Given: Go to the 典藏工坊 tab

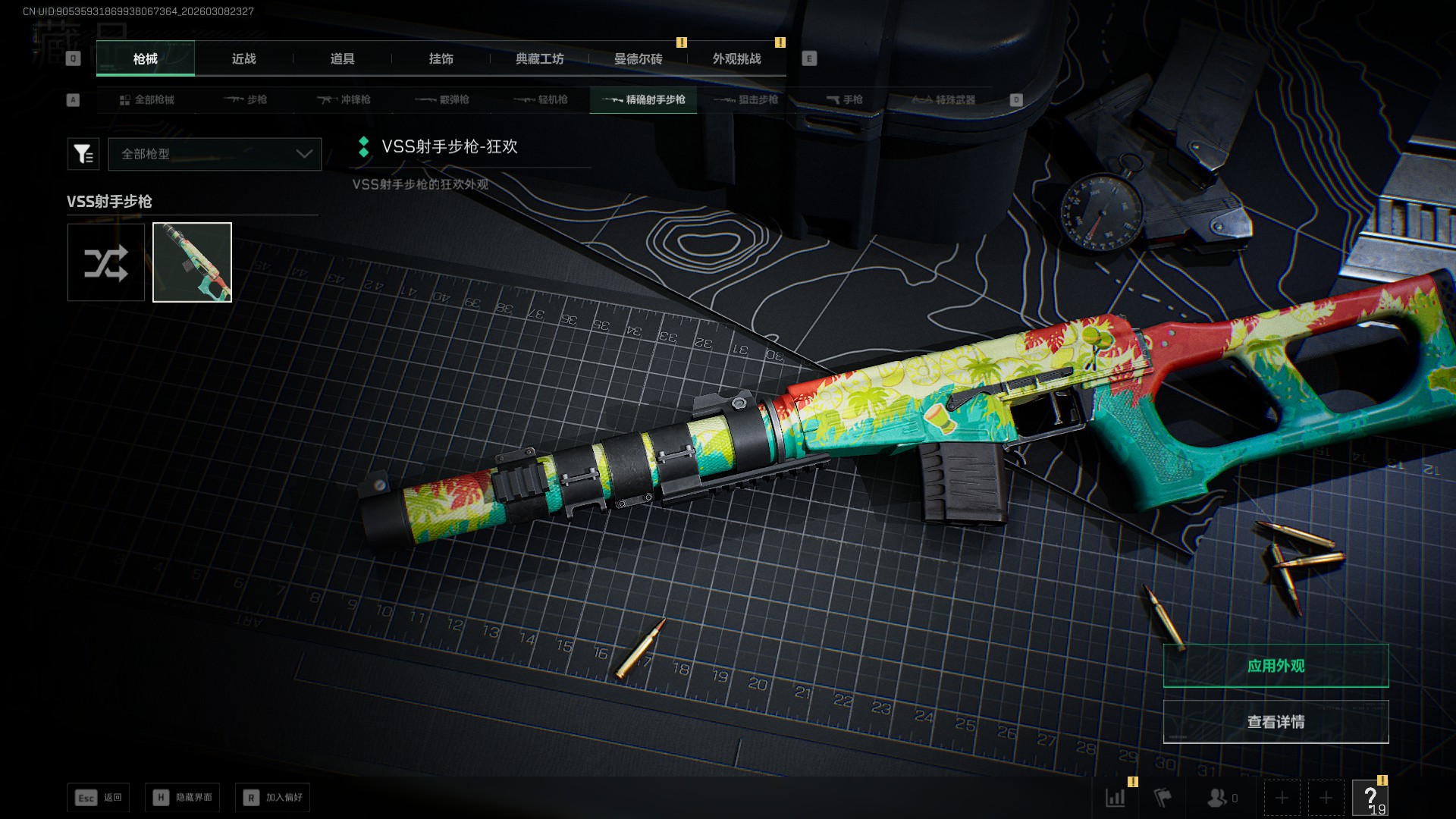Looking at the screenshot, I should click(539, 59).
